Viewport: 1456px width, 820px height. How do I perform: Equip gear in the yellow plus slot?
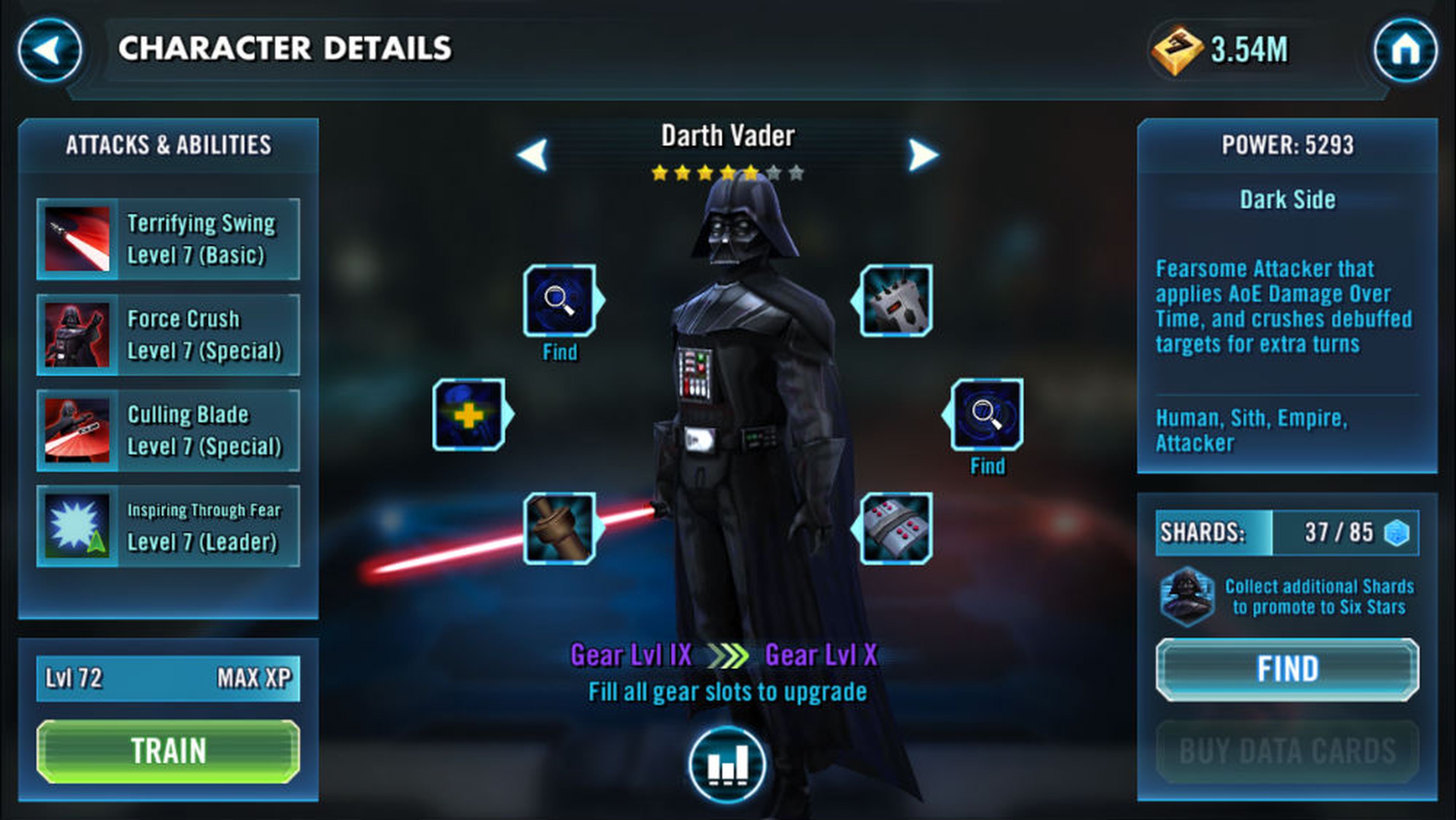click(469, 415)
